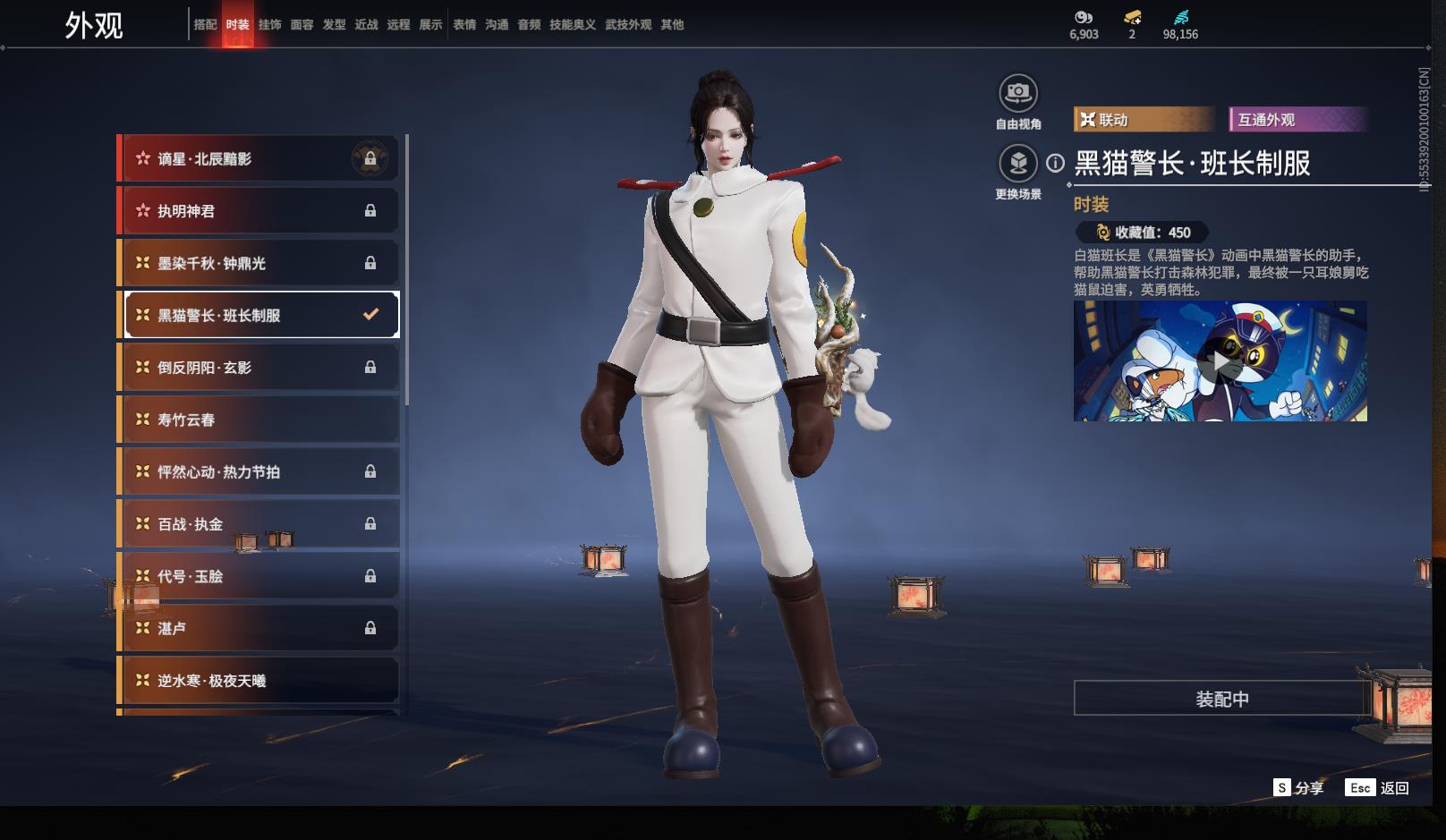Viewport: 1446px width, 840px height.
Task: Select the 发型 hairstyle tab
Action: [x=334, y=25]
